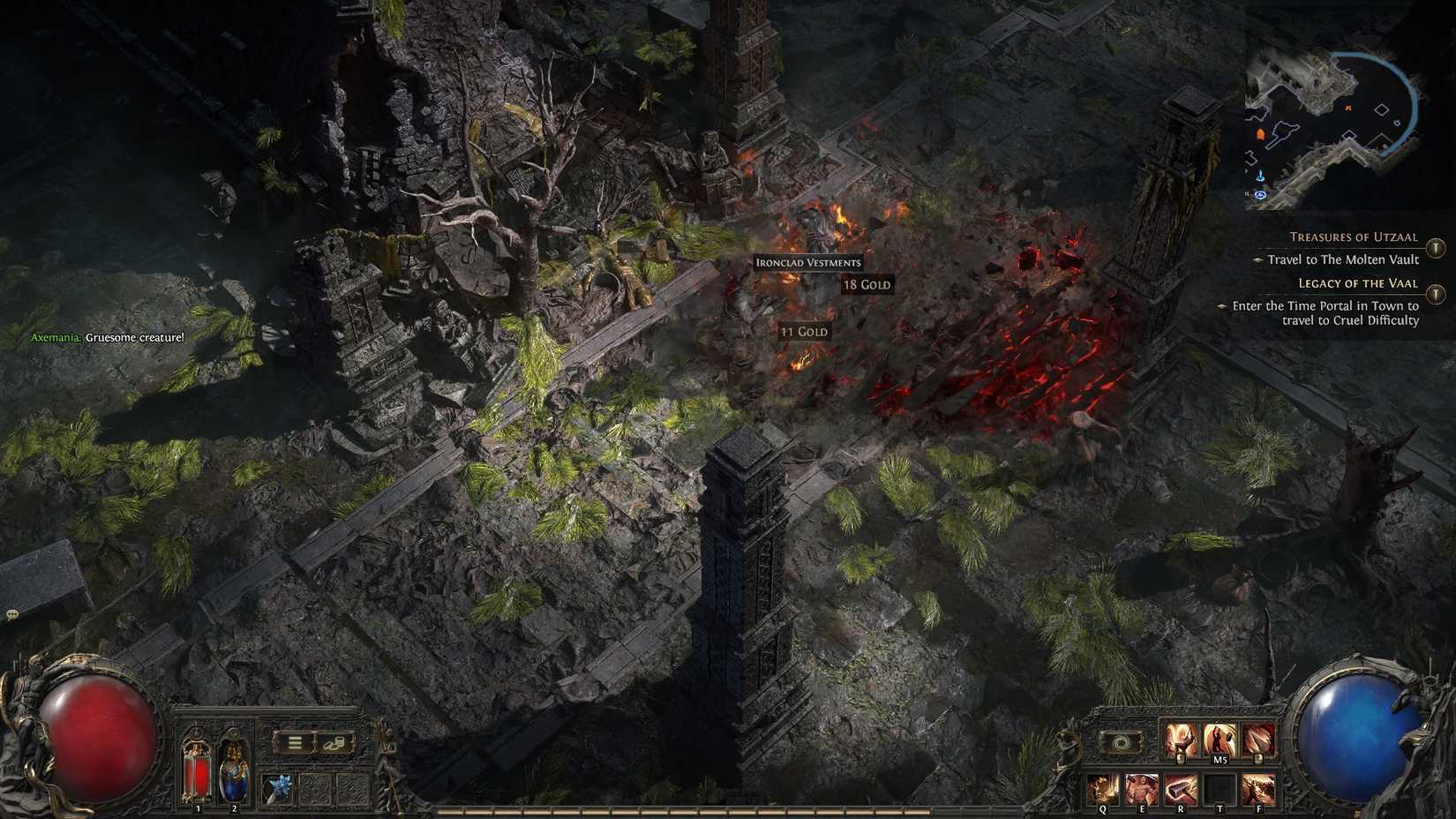
Task: Trigger the warcry skill on E
Action: pyautogui.click(x=1142, y=788)
